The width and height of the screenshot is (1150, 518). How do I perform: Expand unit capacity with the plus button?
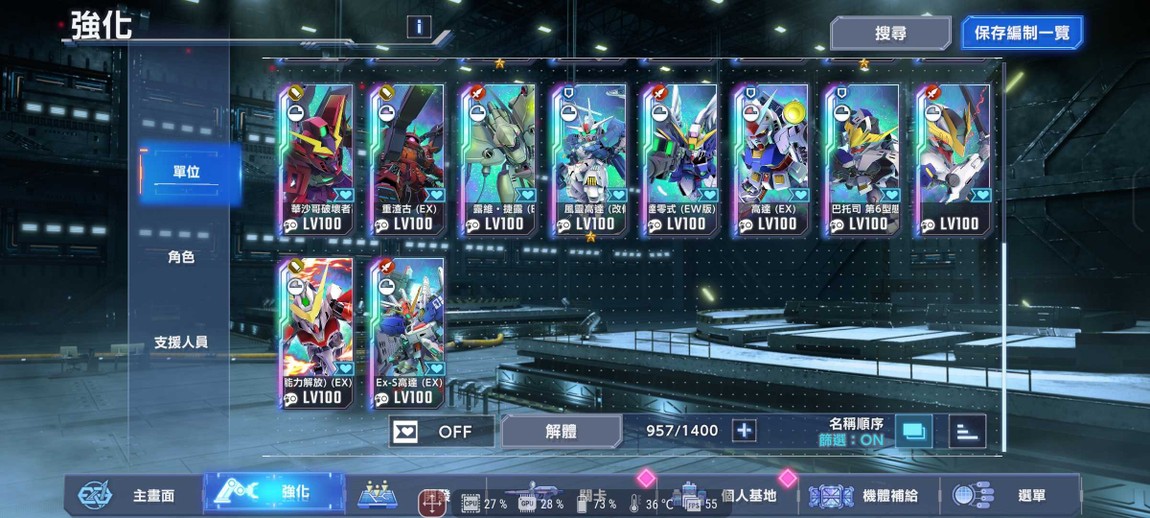(x=744, y=431)
